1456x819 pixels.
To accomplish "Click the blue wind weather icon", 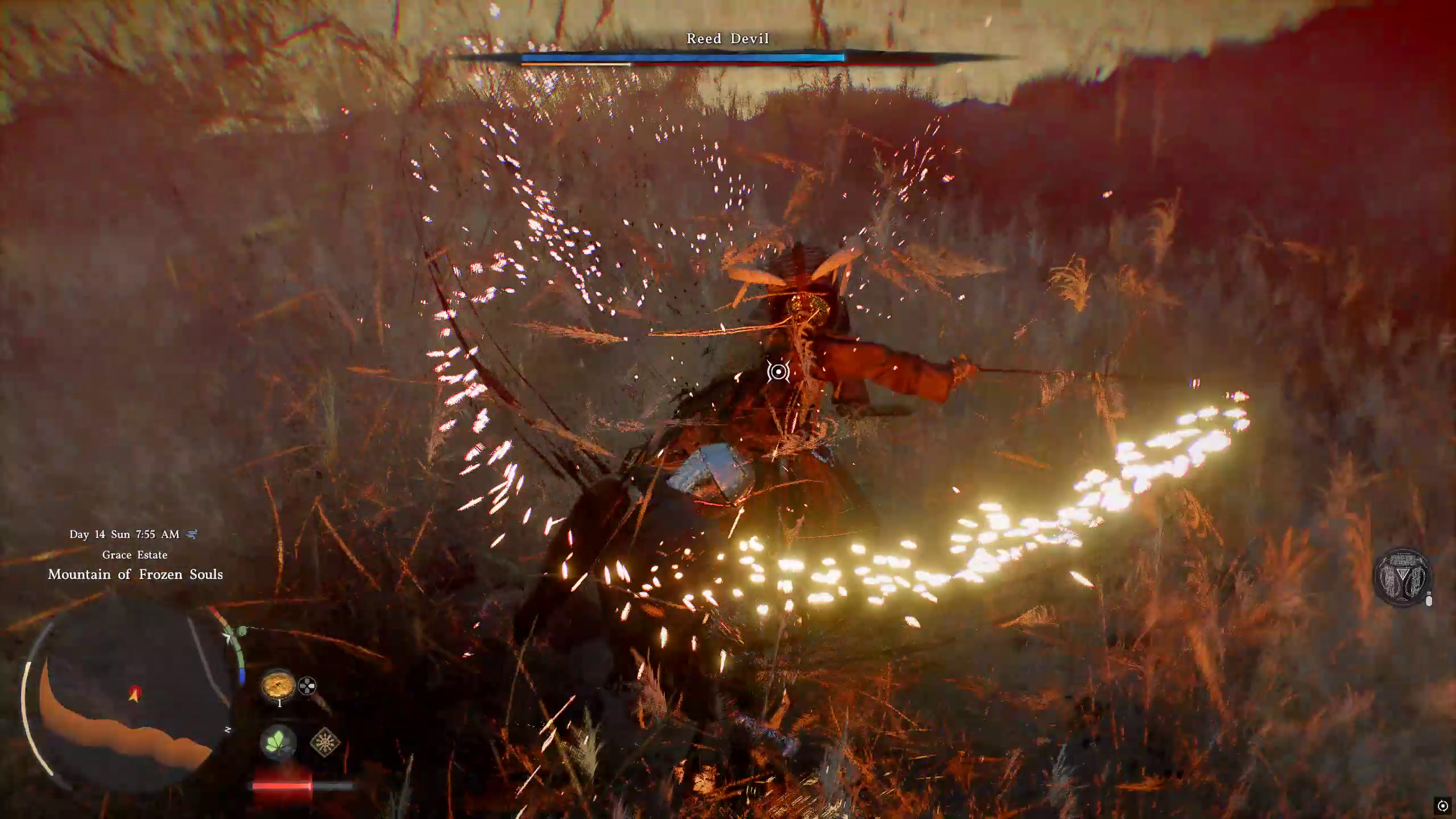I will (192, 534).
